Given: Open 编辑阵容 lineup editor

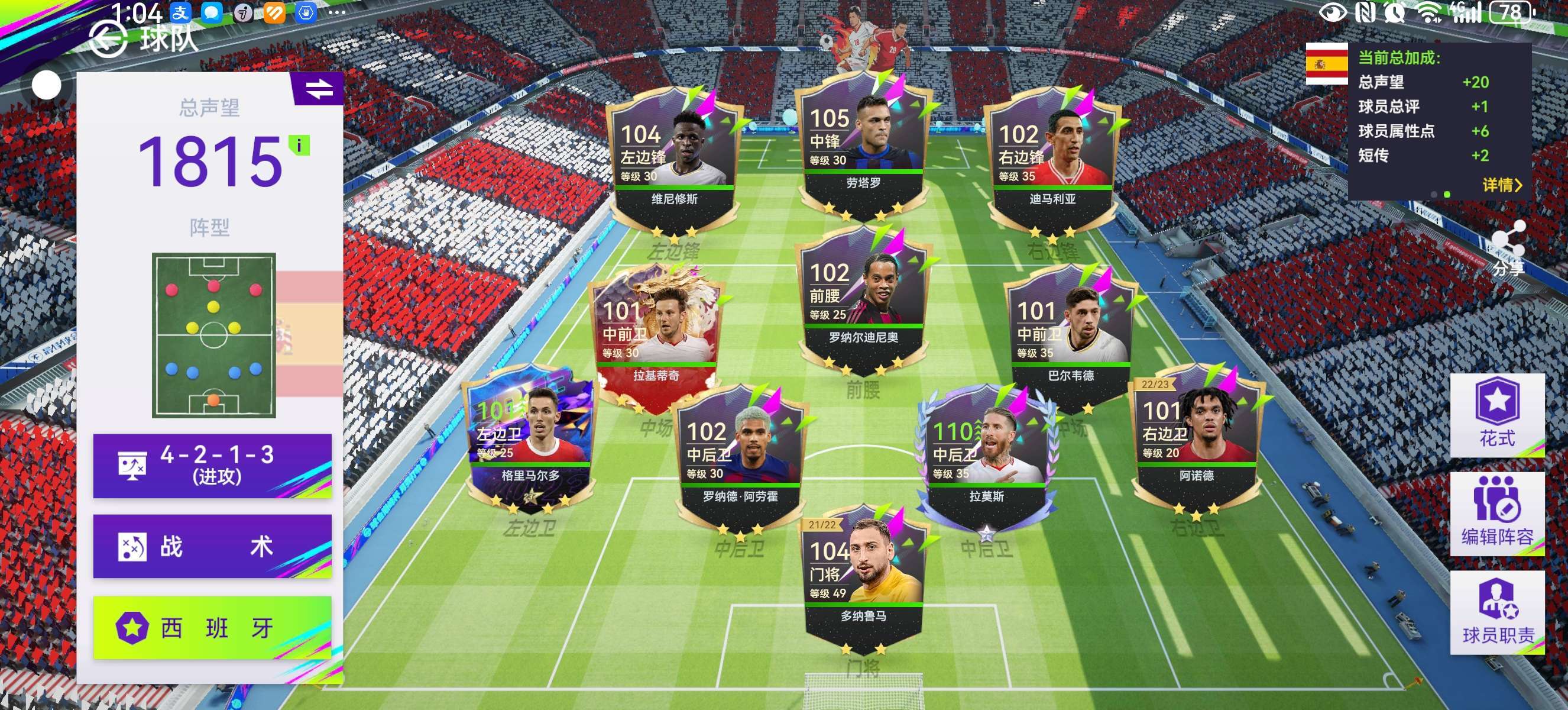Looking at the screenshot, I should point(1497,514).
